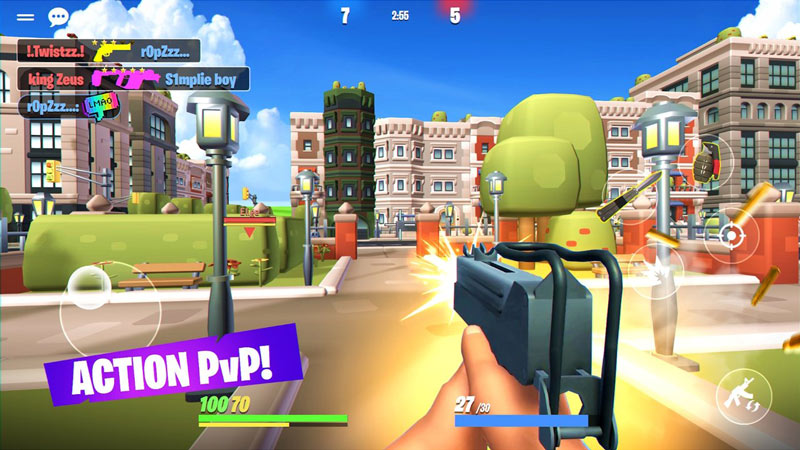Open the chat speech bubble
This screenshot has width=800, height=450.
click(x=58, y=17)
